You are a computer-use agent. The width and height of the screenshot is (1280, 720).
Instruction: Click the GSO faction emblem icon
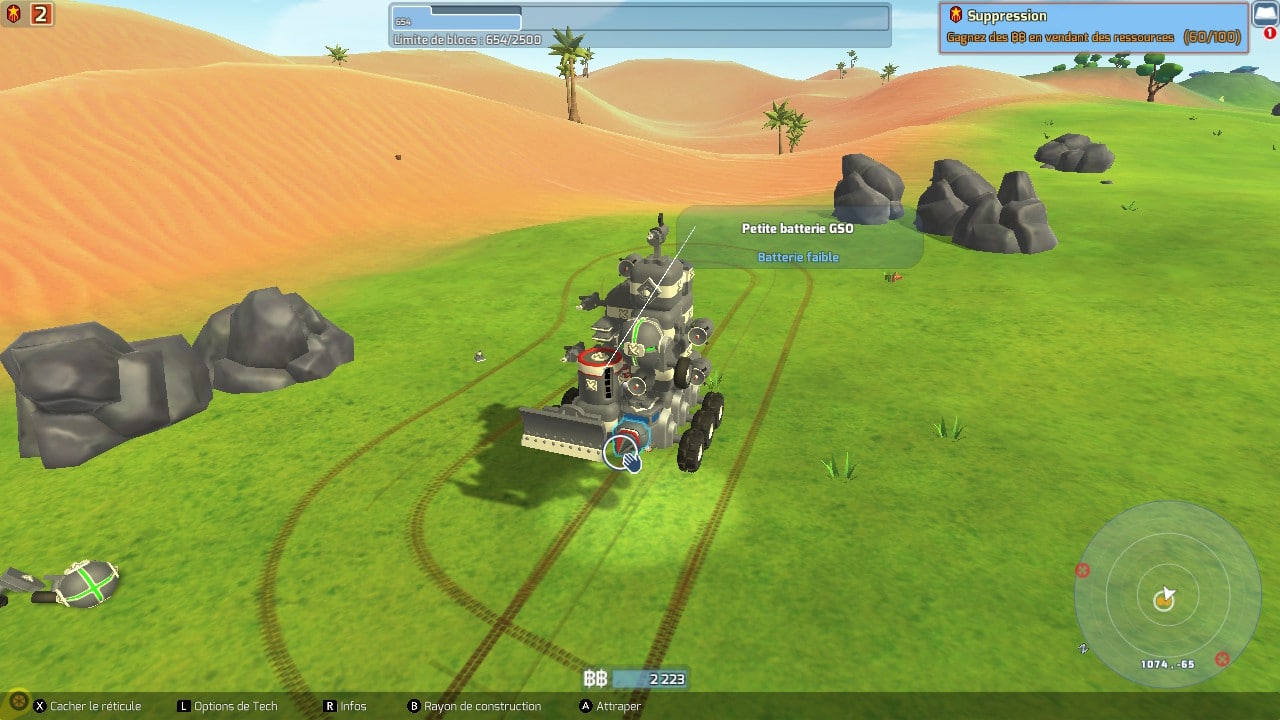12,13
